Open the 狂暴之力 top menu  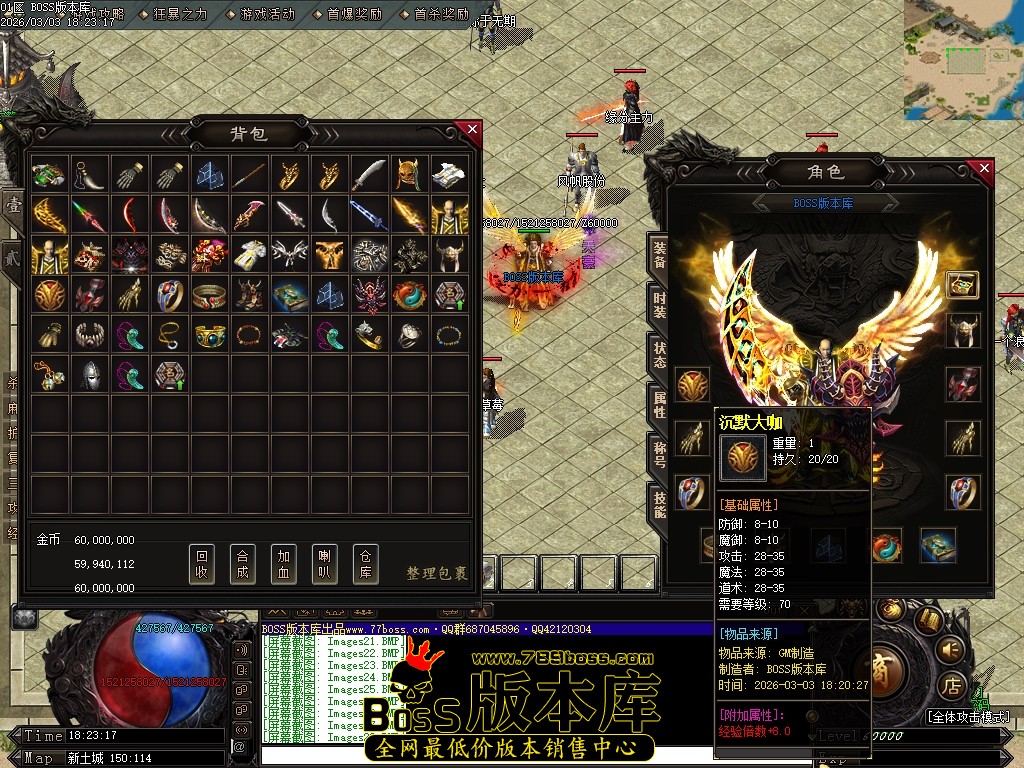click(x=179, y=14)
